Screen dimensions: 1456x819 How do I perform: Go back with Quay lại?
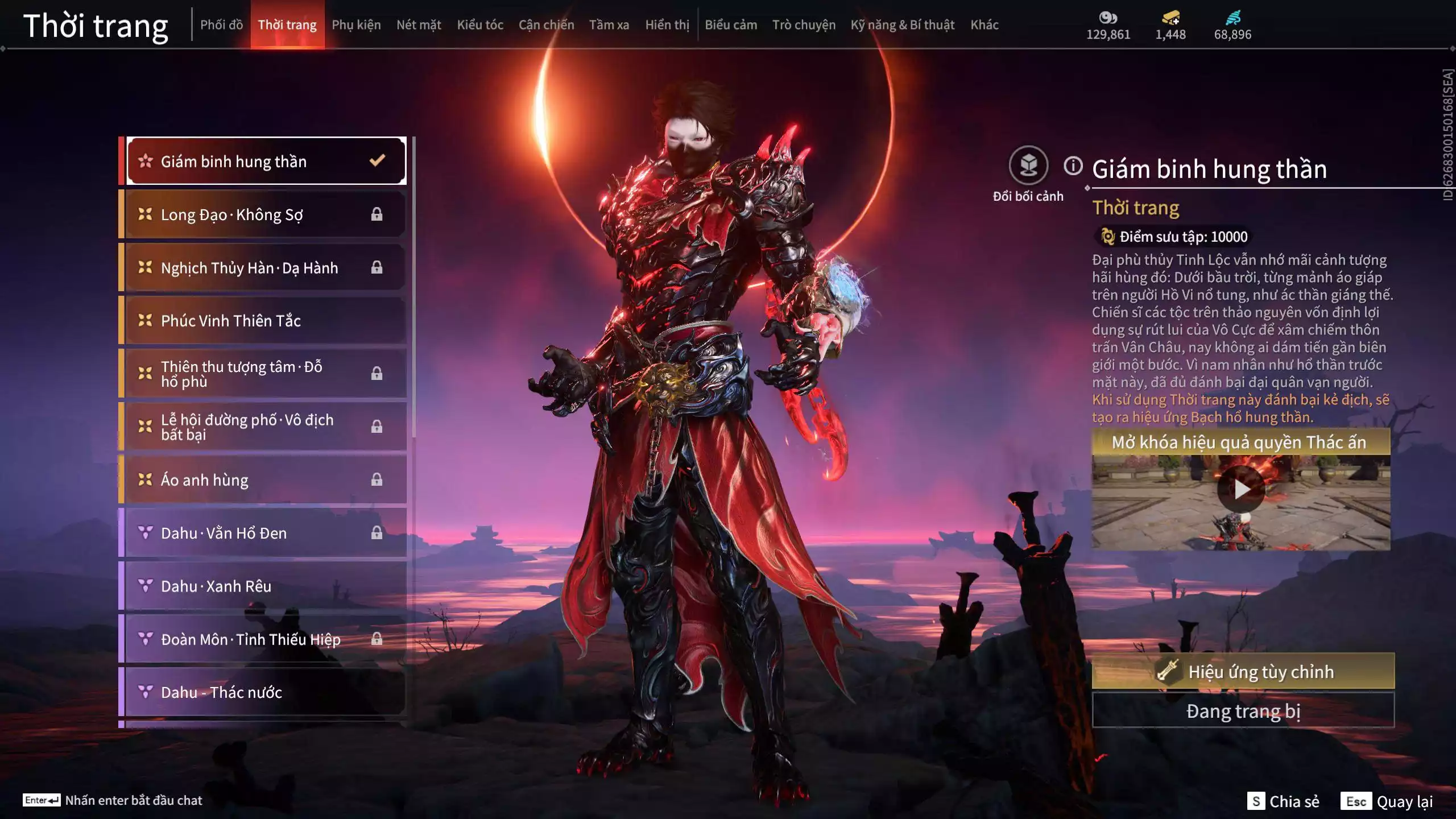[x=1388, y=801]
